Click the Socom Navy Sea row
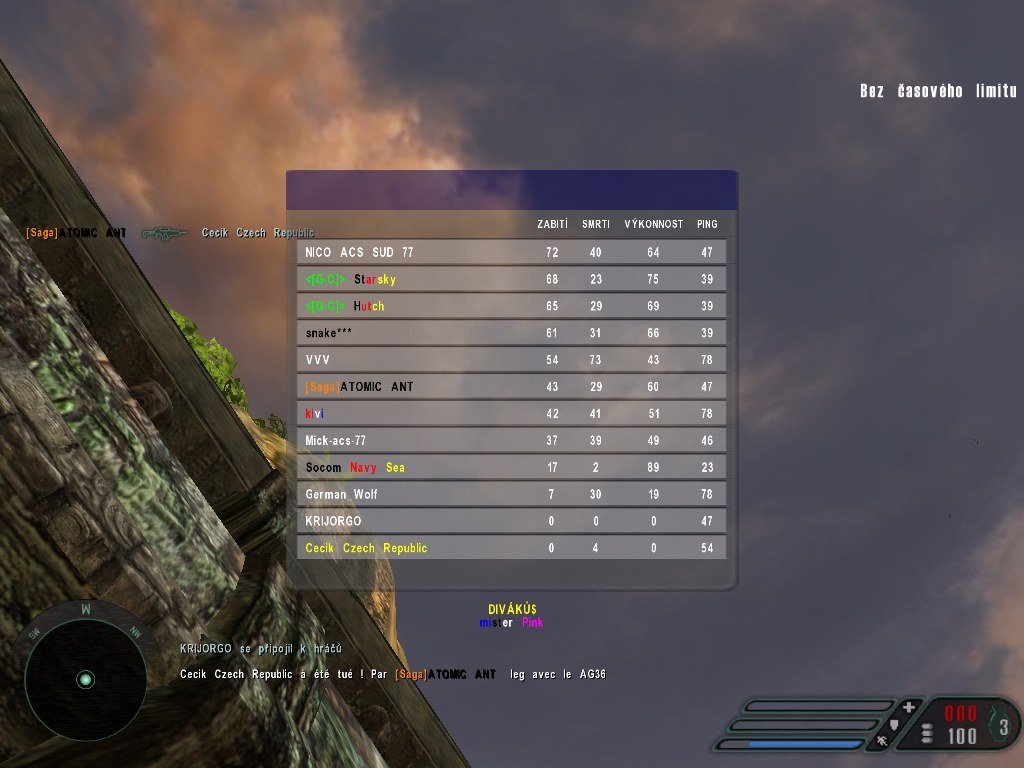Viewport: 1024px width, 768px height. tap(512, 467)
